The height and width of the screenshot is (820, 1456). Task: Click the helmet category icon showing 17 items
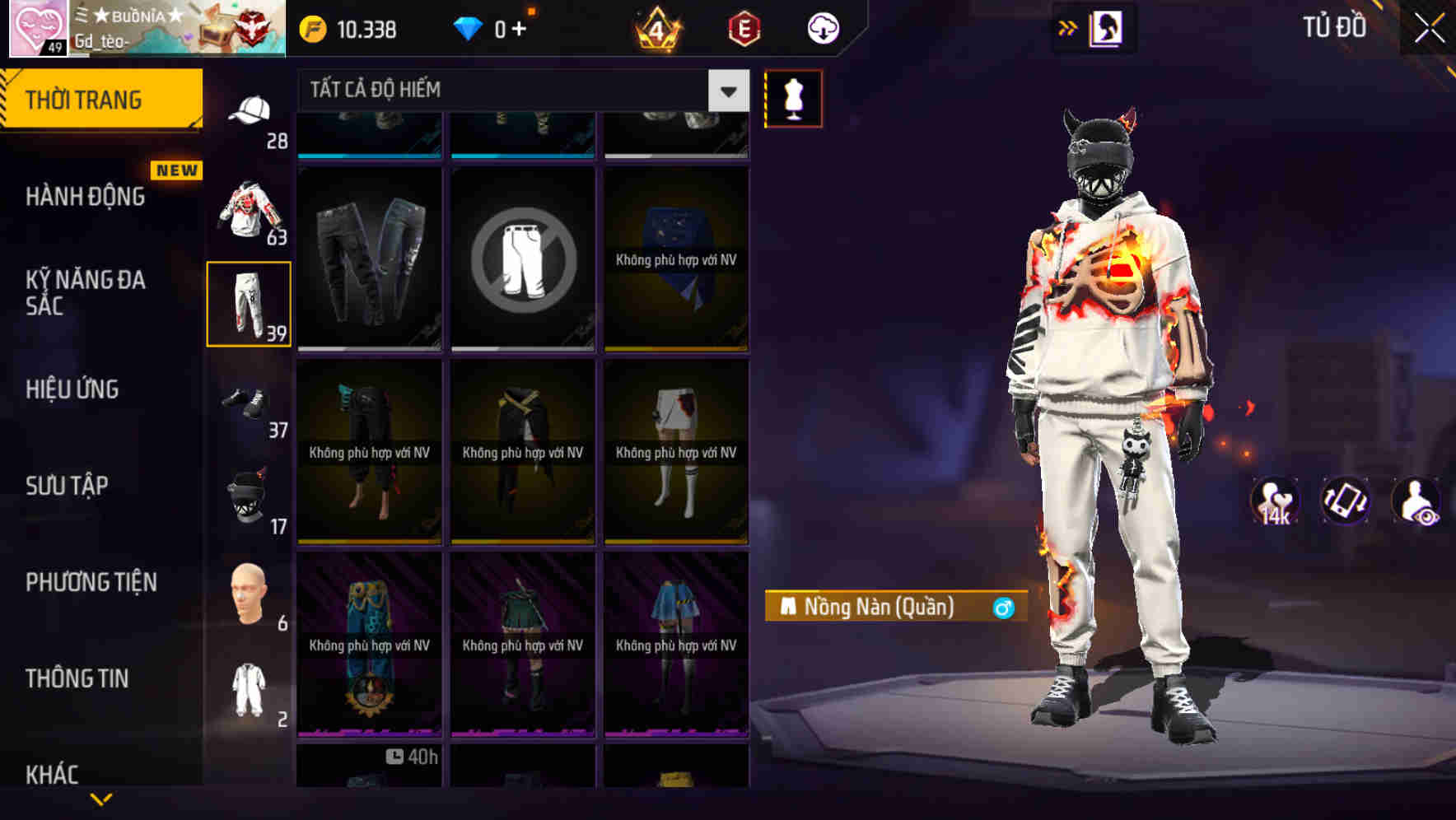pyautogui.click(x=247, y=498)
